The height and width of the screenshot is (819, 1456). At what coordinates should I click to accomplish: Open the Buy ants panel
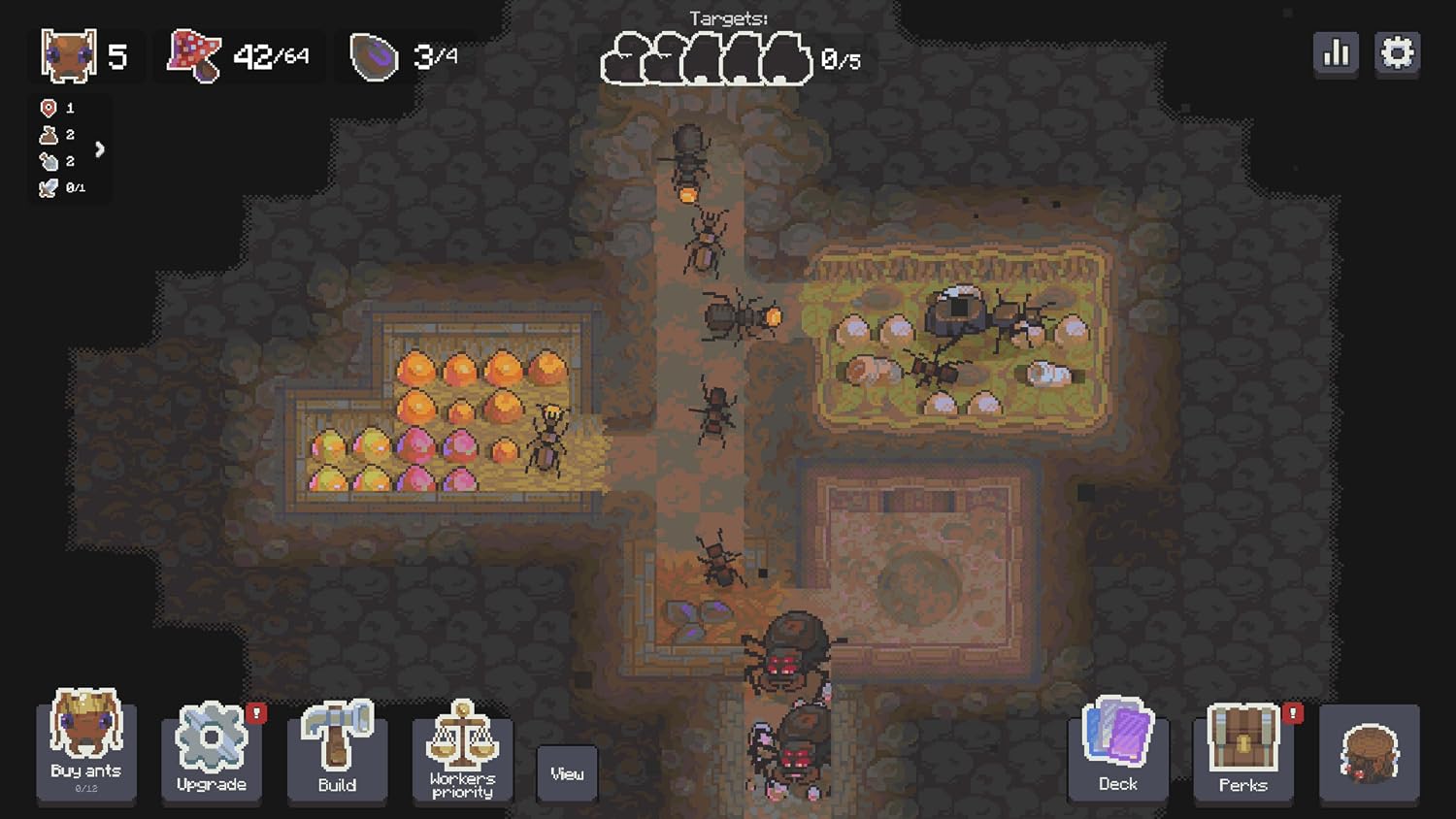coord(84,752)
